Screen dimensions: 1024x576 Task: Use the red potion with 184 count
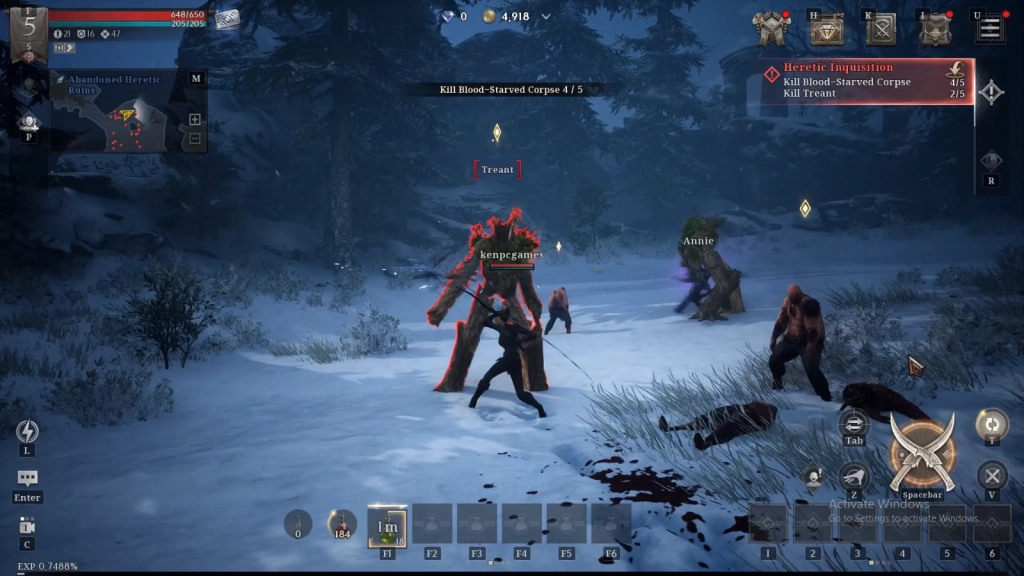[x=342, y=523]
